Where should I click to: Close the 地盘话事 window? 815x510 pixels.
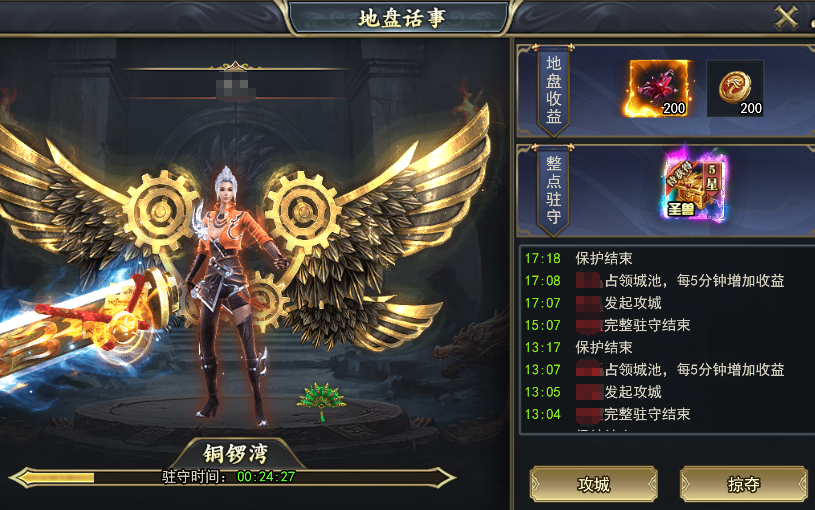coord(787,17)
